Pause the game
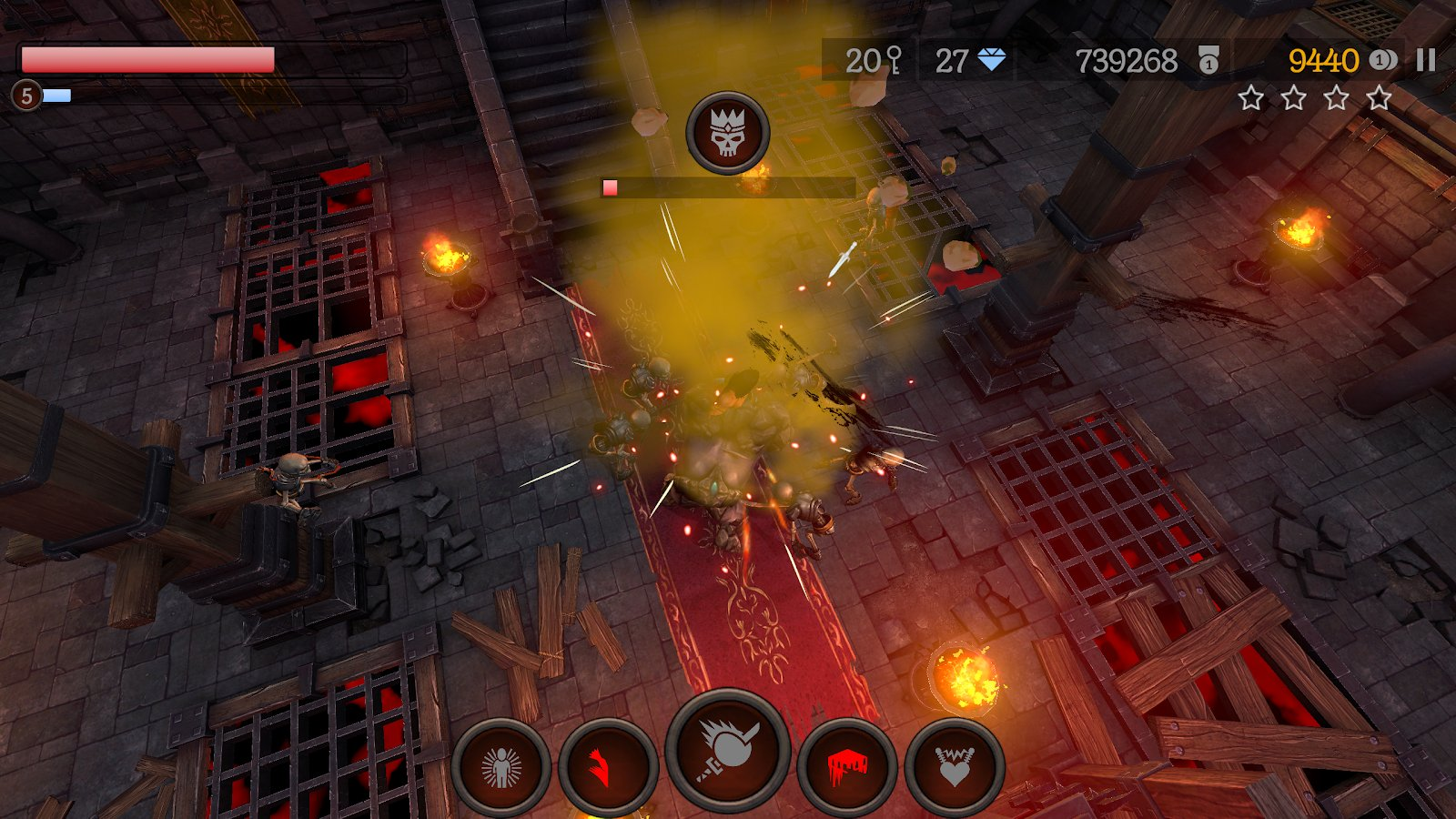This screenshot has width=1456, height=819. (1426, 61)
